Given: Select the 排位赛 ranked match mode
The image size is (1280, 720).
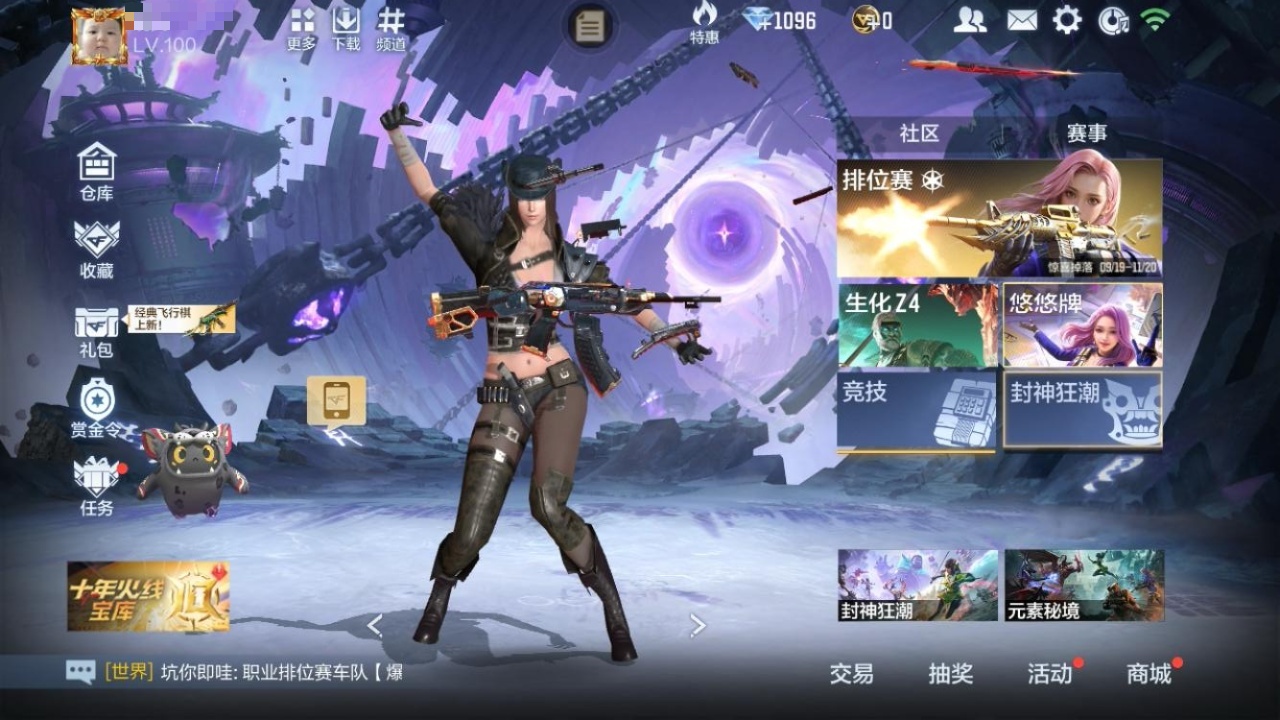Looking at the screenshot, I should [999, 218].
